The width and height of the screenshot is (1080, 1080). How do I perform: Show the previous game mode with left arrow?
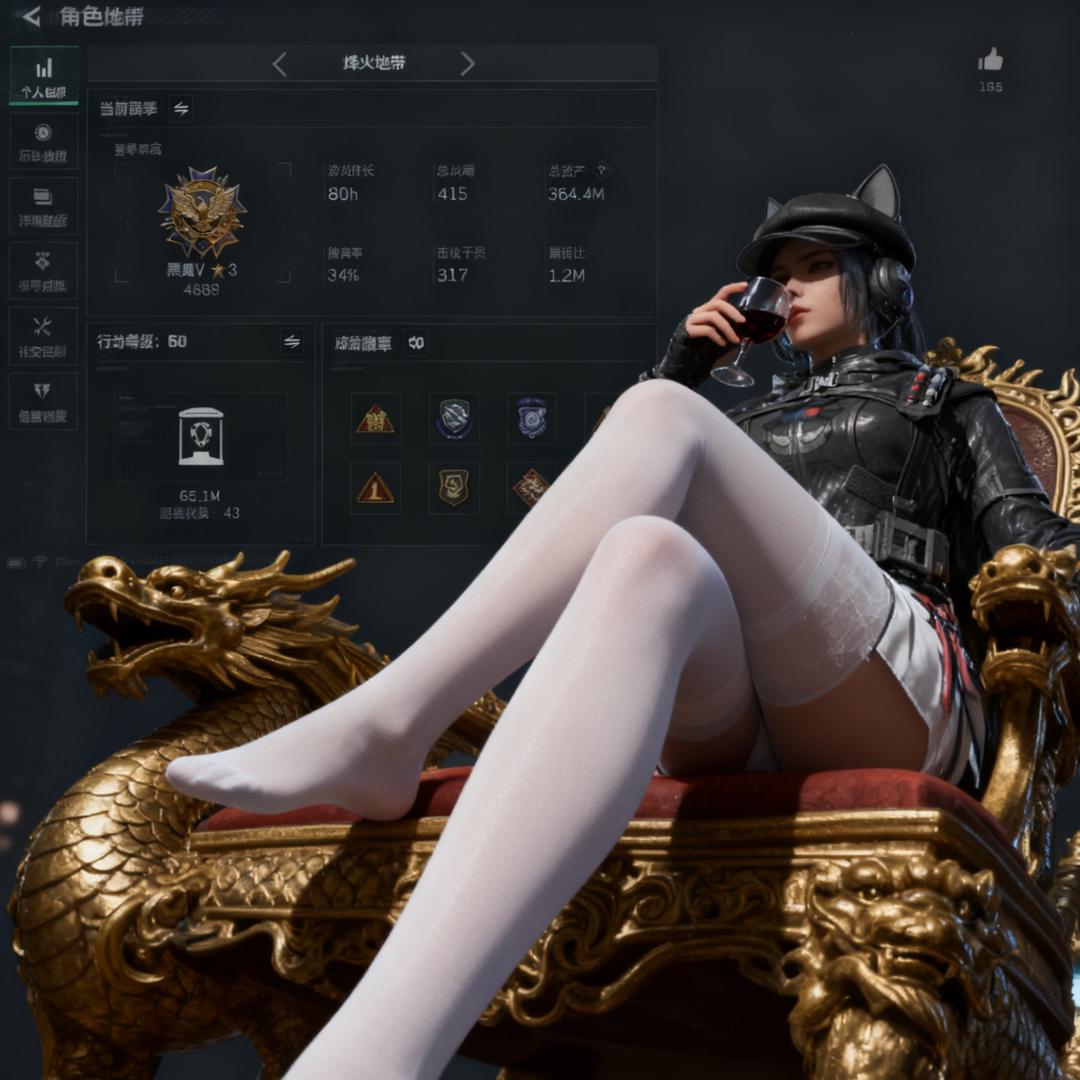279,64
